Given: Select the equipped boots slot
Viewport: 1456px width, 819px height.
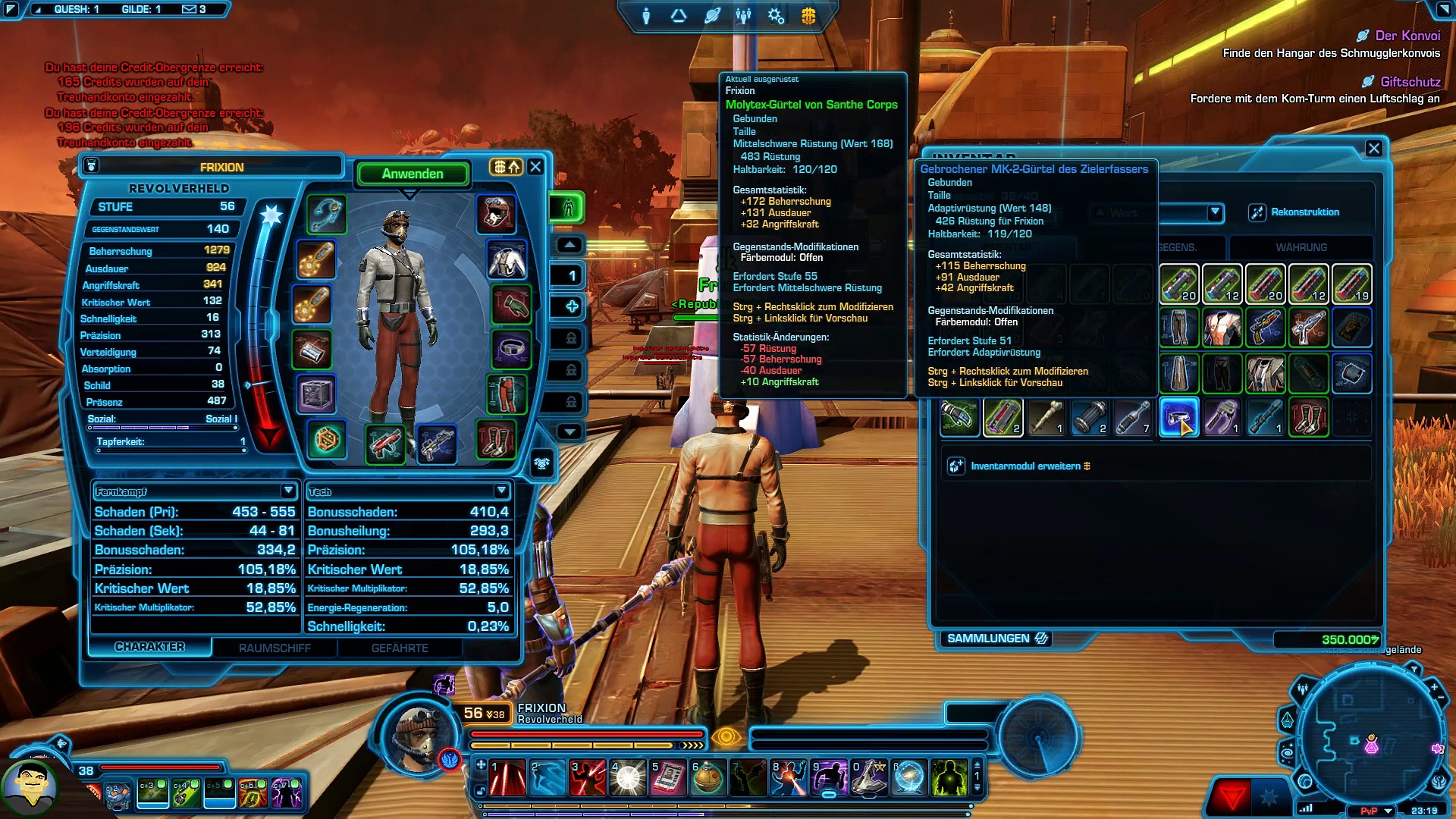Looking at the screenshot, I should (496, 438).
